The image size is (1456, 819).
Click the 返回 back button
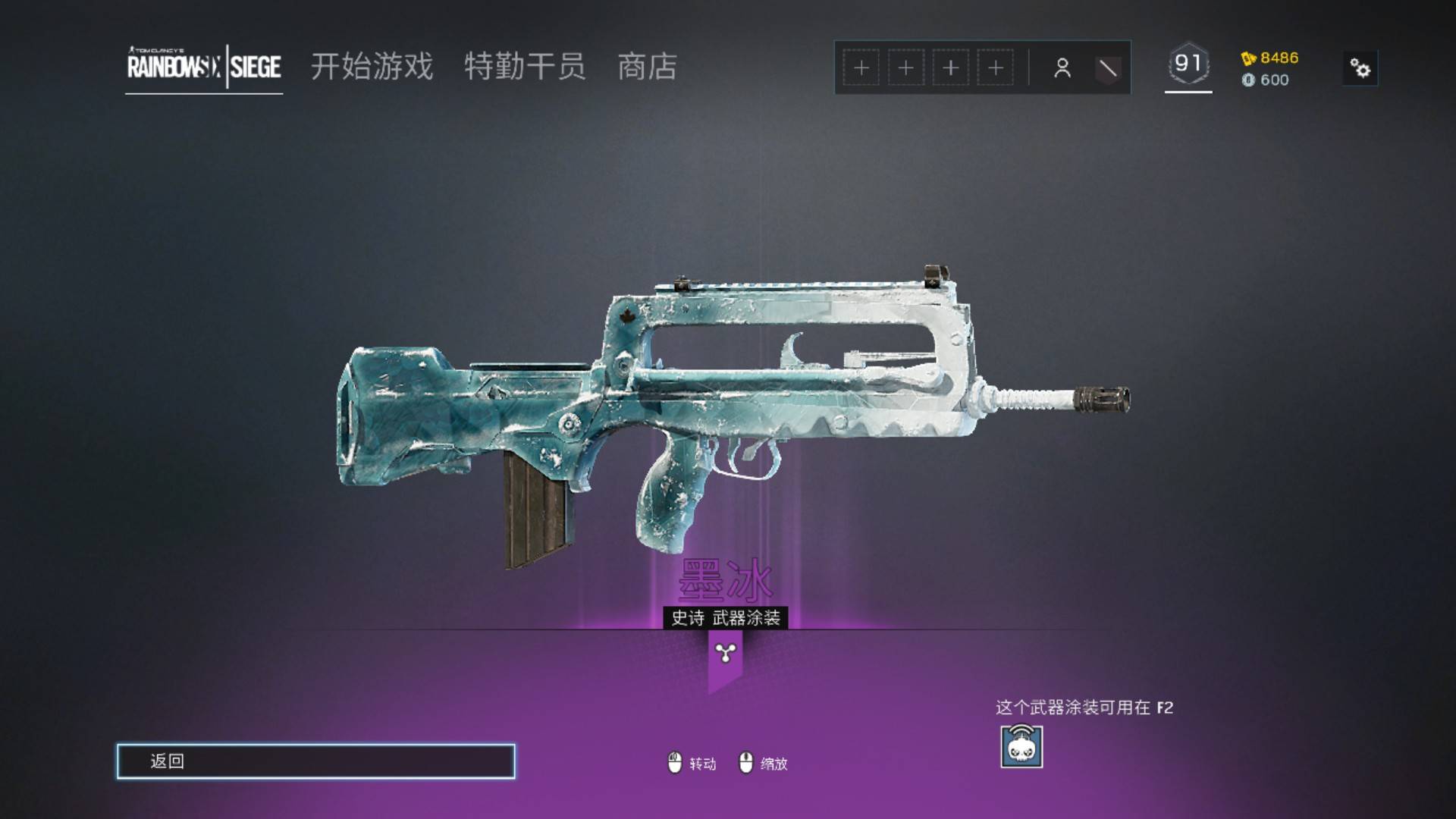[x=316, y=761]
